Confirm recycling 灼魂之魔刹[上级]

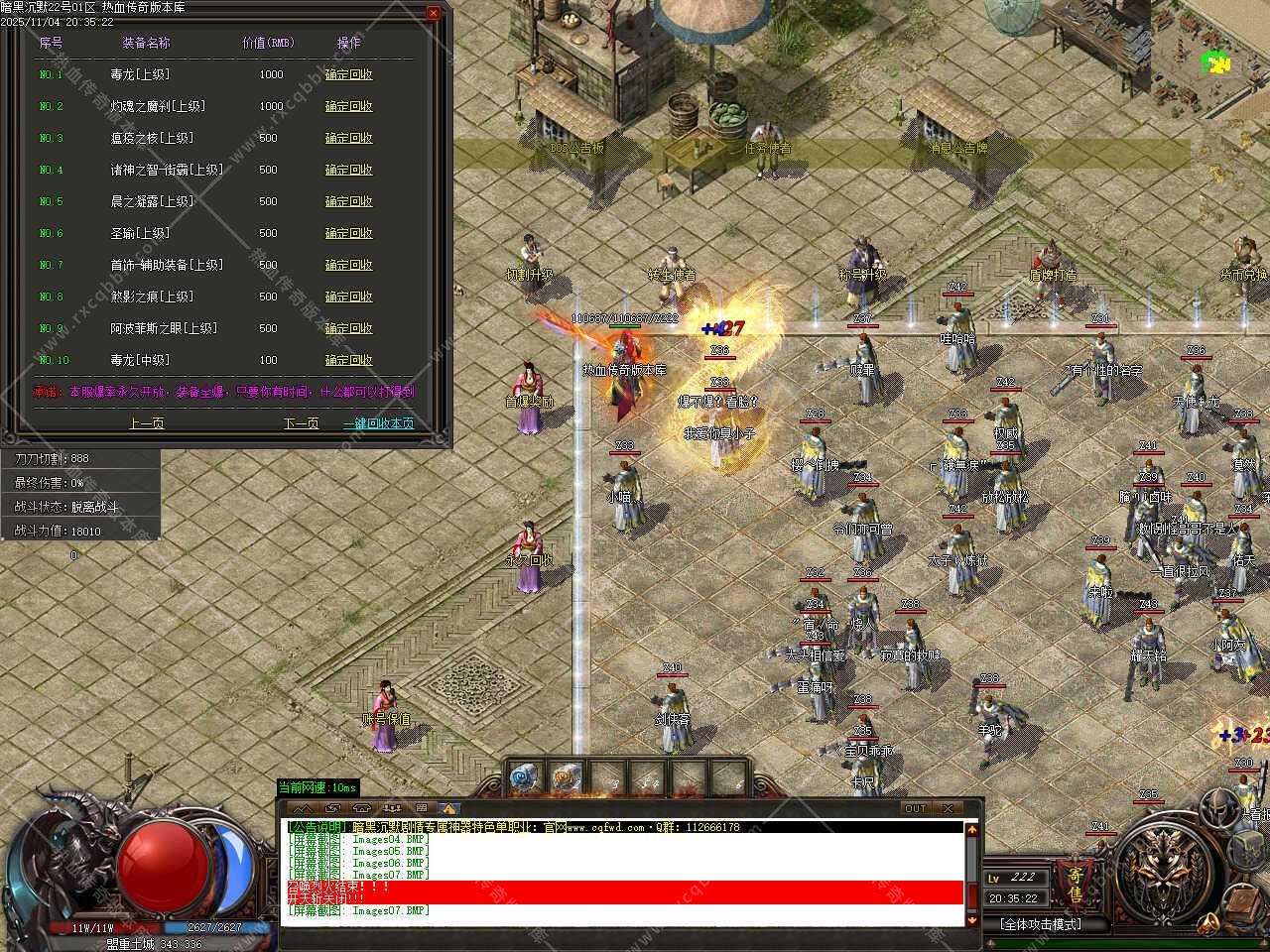pos(348,106)
